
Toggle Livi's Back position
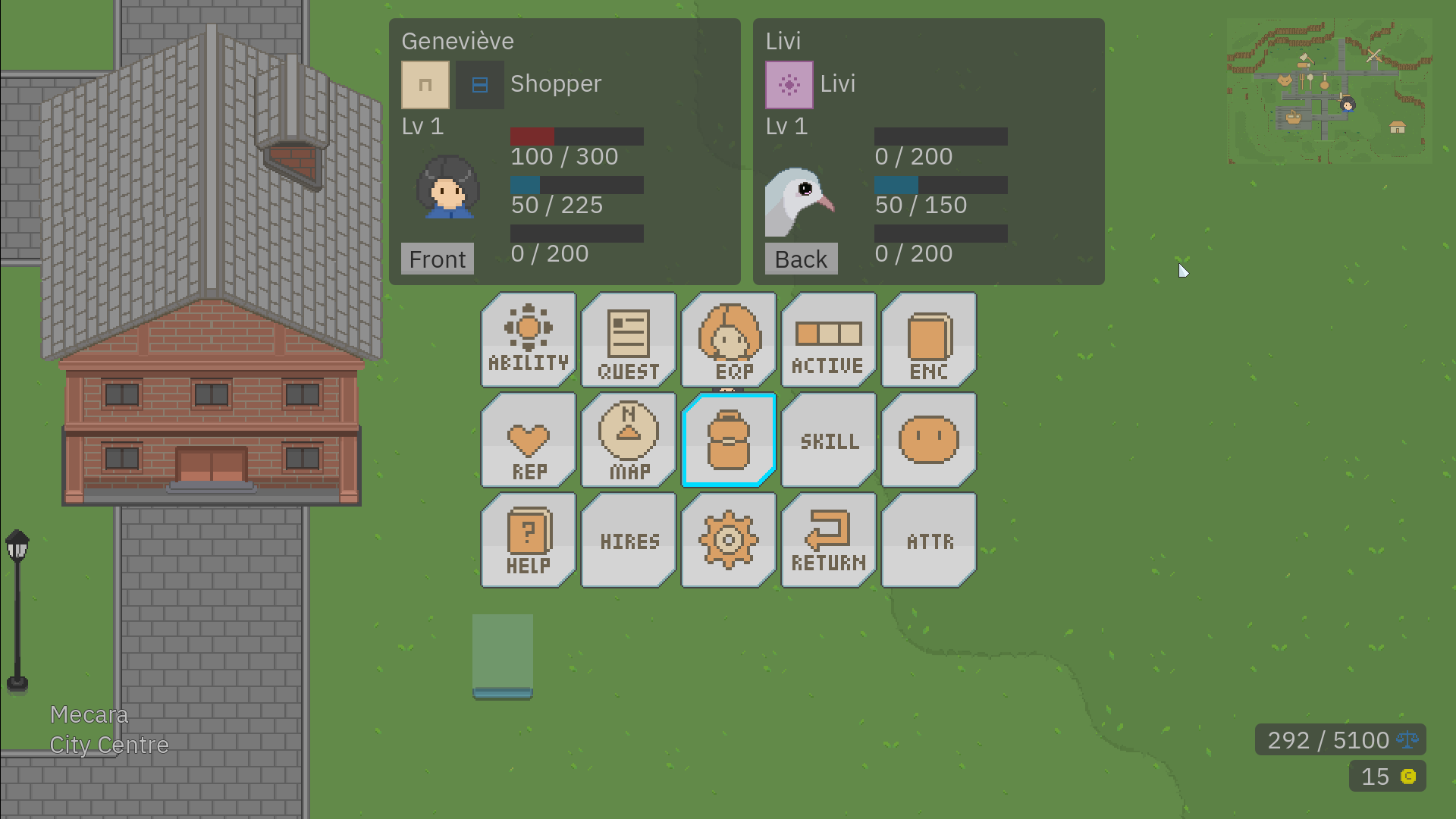pos(801,259)
